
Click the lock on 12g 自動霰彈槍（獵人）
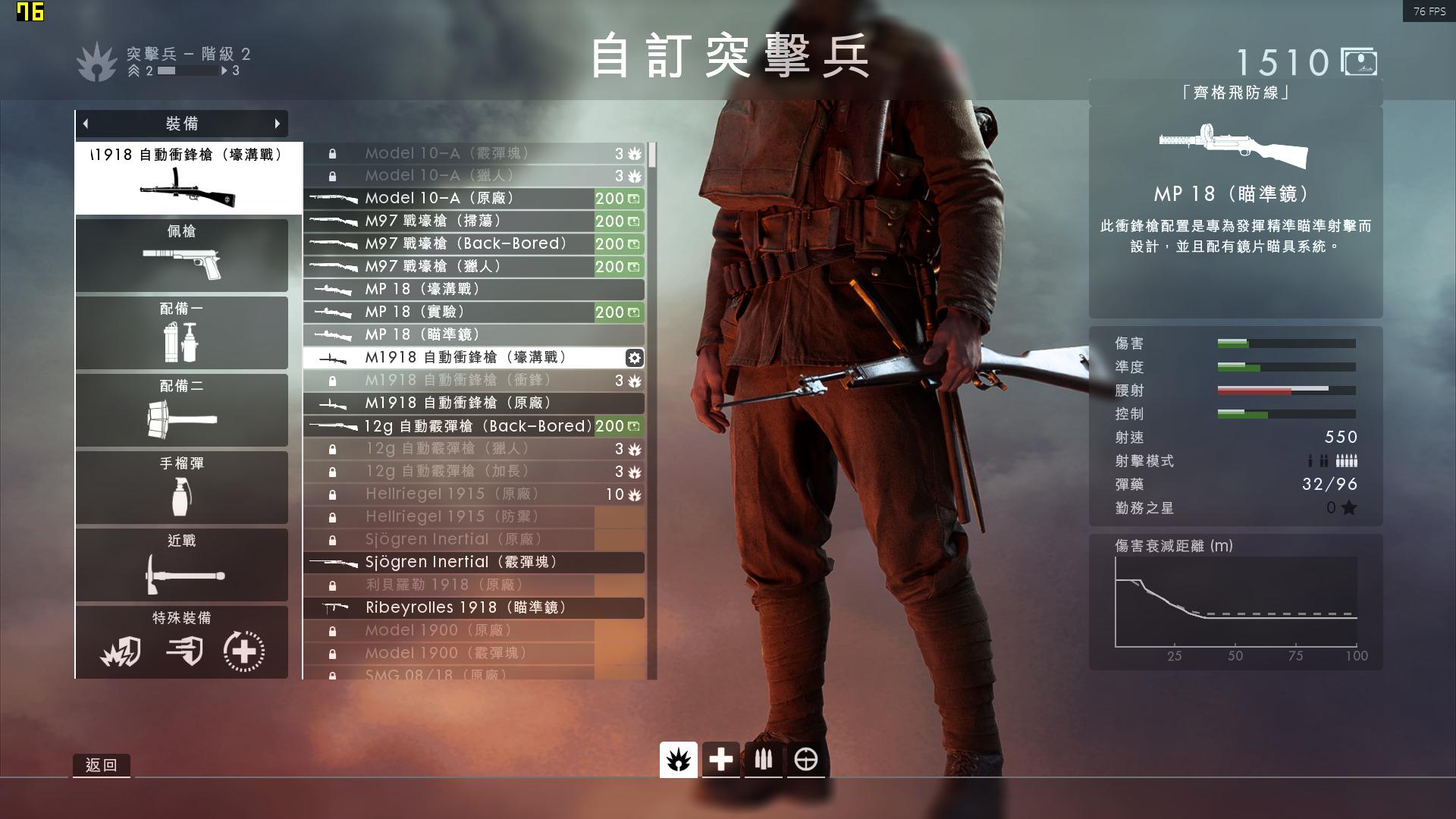click(x=331, y=448)
